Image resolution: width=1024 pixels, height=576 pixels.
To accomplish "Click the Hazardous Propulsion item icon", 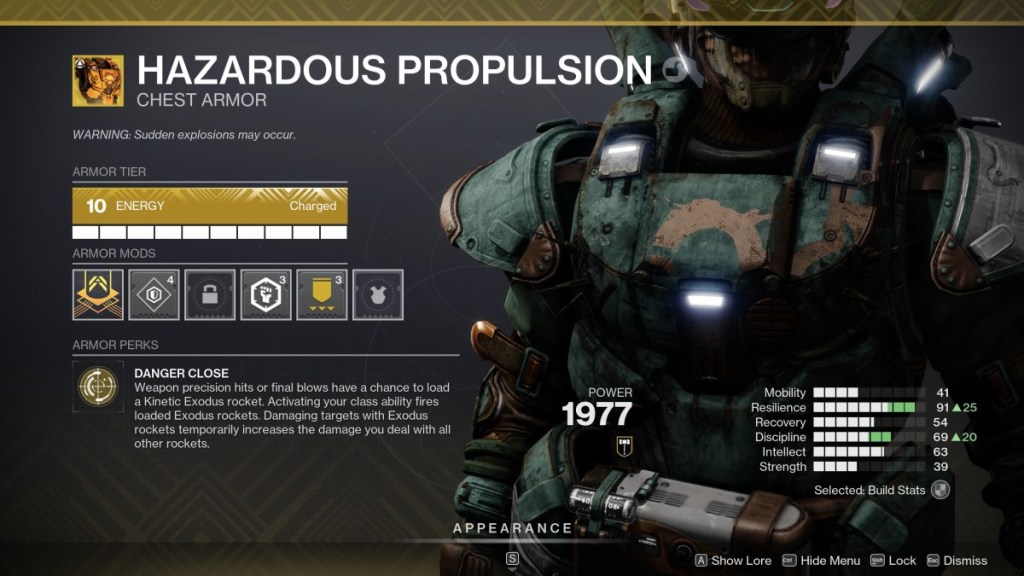I will [98, 81].
